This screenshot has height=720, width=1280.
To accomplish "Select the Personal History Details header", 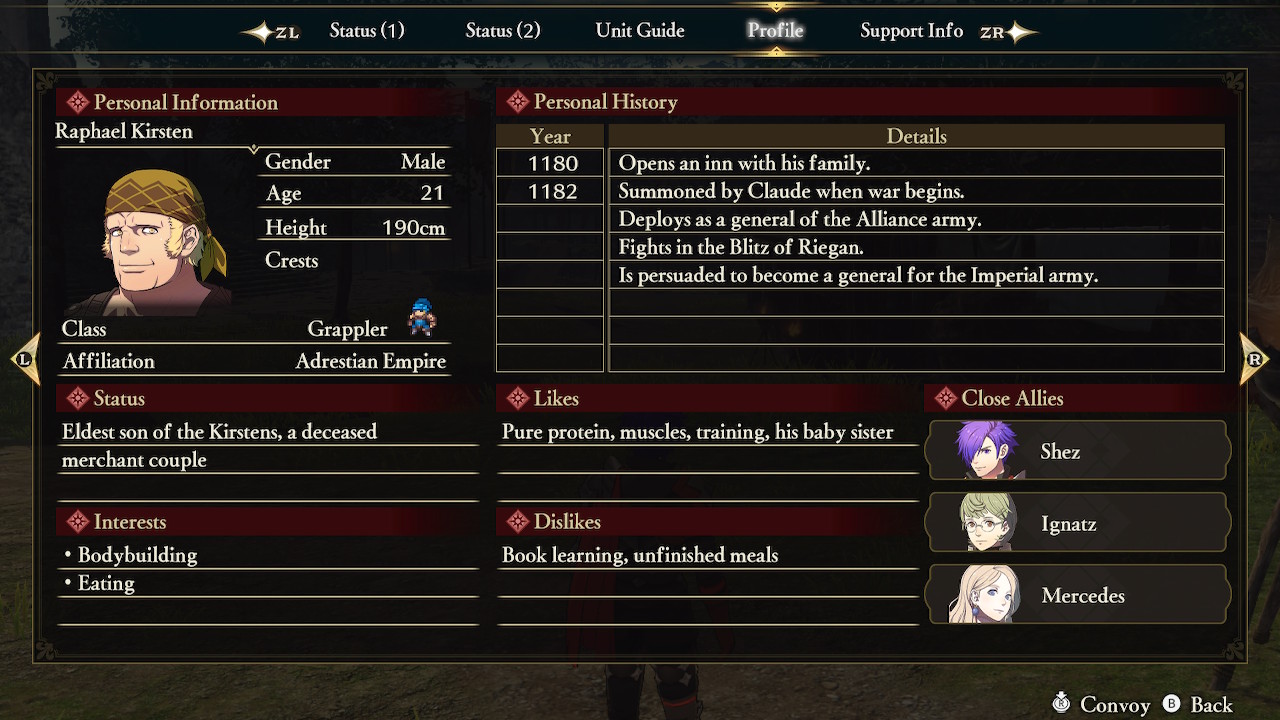I will (x=916, y=136).
